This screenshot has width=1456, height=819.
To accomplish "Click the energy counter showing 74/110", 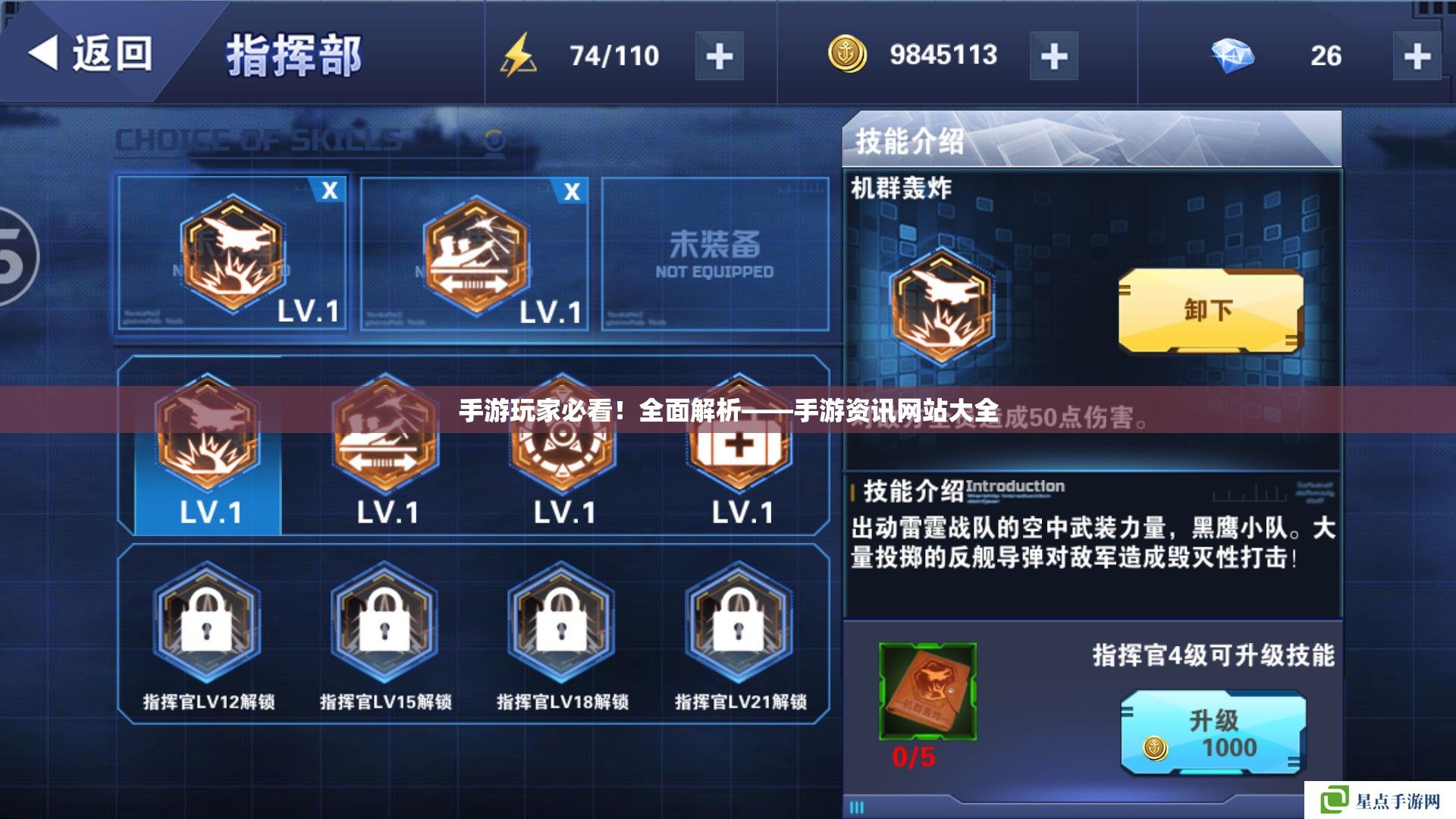I will click(x=614, y=53).
